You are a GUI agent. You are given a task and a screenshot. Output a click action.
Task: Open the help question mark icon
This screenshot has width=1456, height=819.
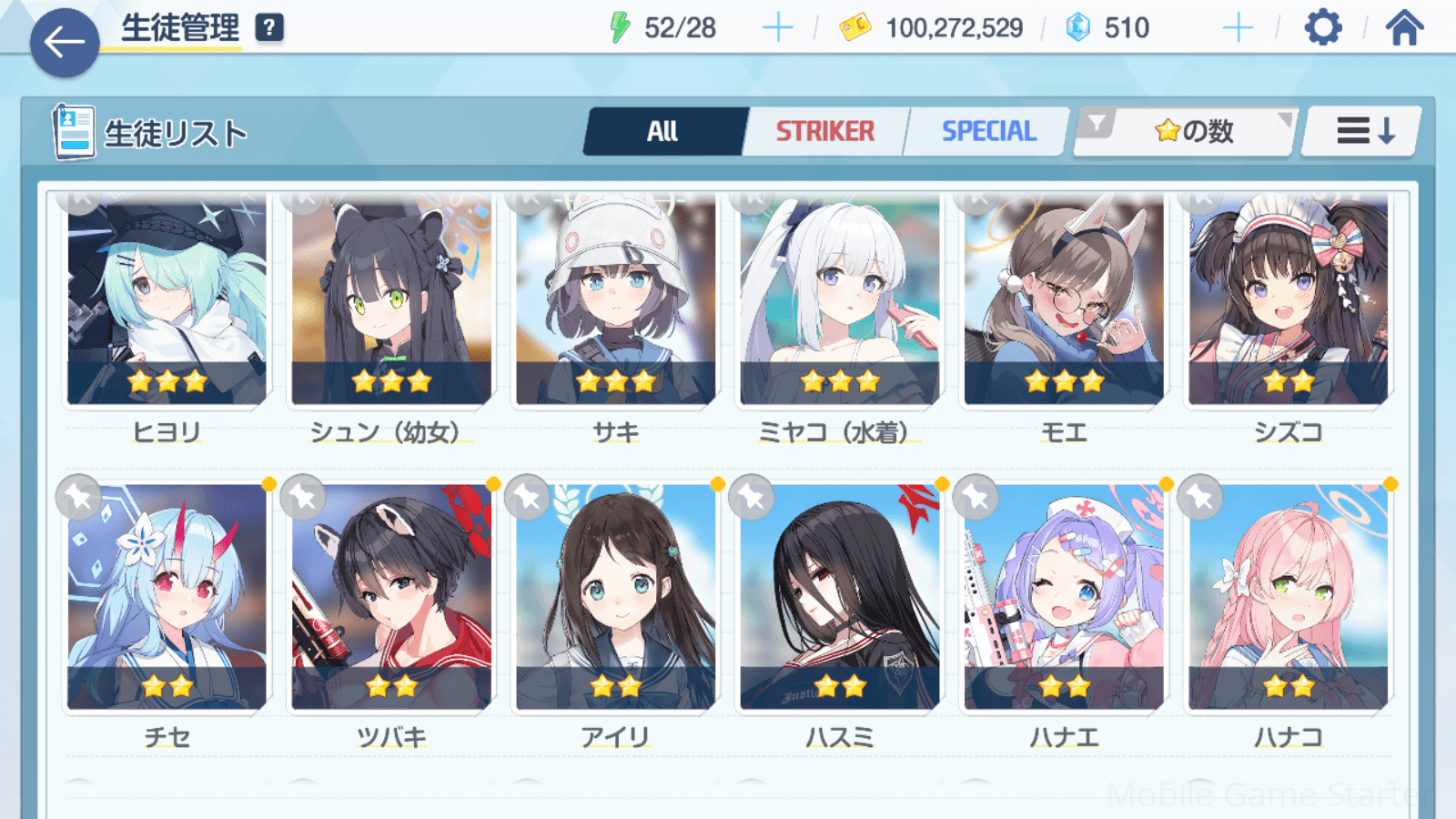click(x=269, y=28)
